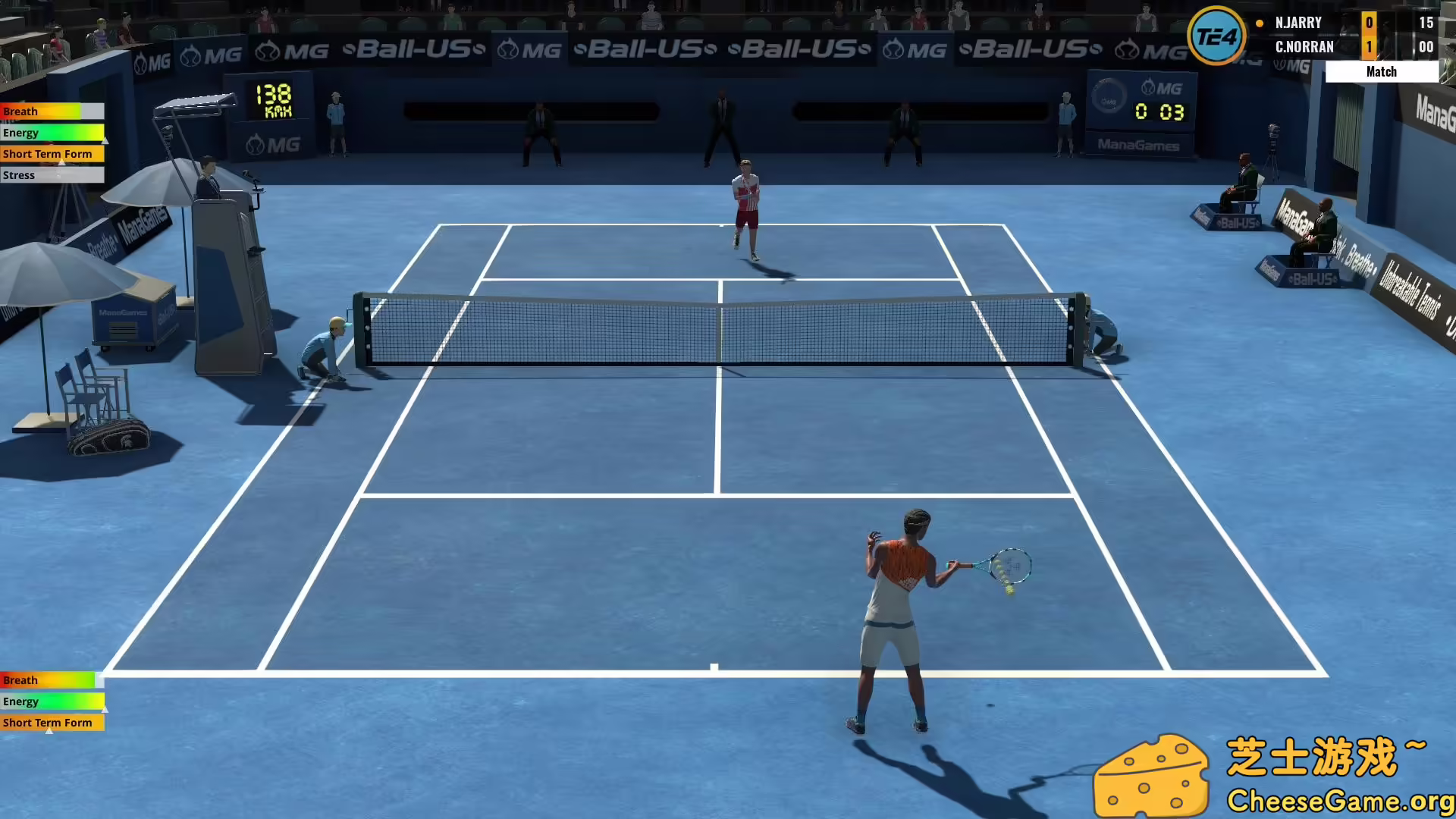Click the 138 KMH serve speed display
1456x819 pixels.
click(273, 99)
